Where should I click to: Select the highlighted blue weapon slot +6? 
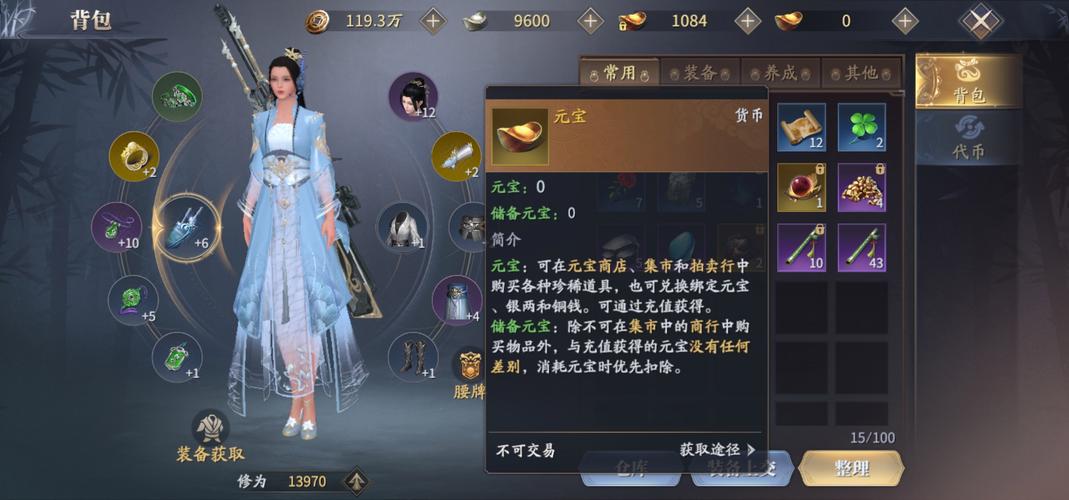point(186,227)
